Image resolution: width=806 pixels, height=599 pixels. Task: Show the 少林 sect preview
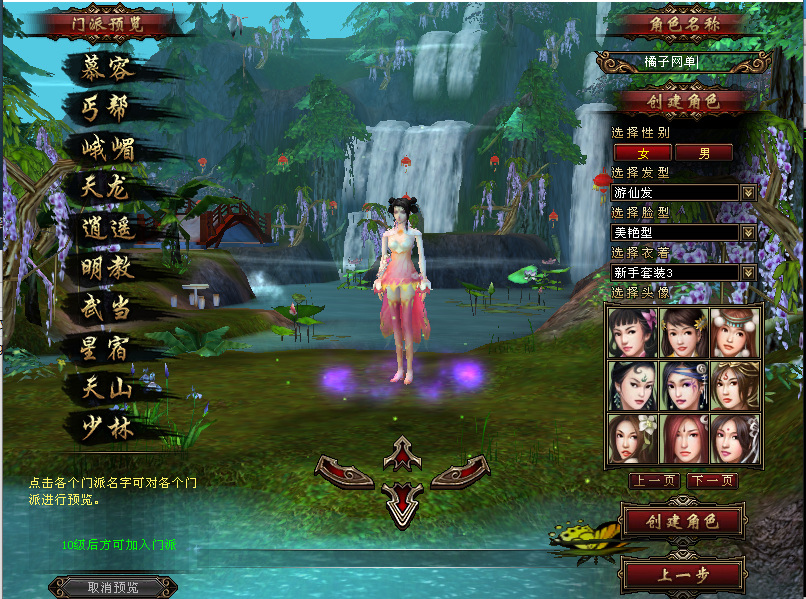108,428
